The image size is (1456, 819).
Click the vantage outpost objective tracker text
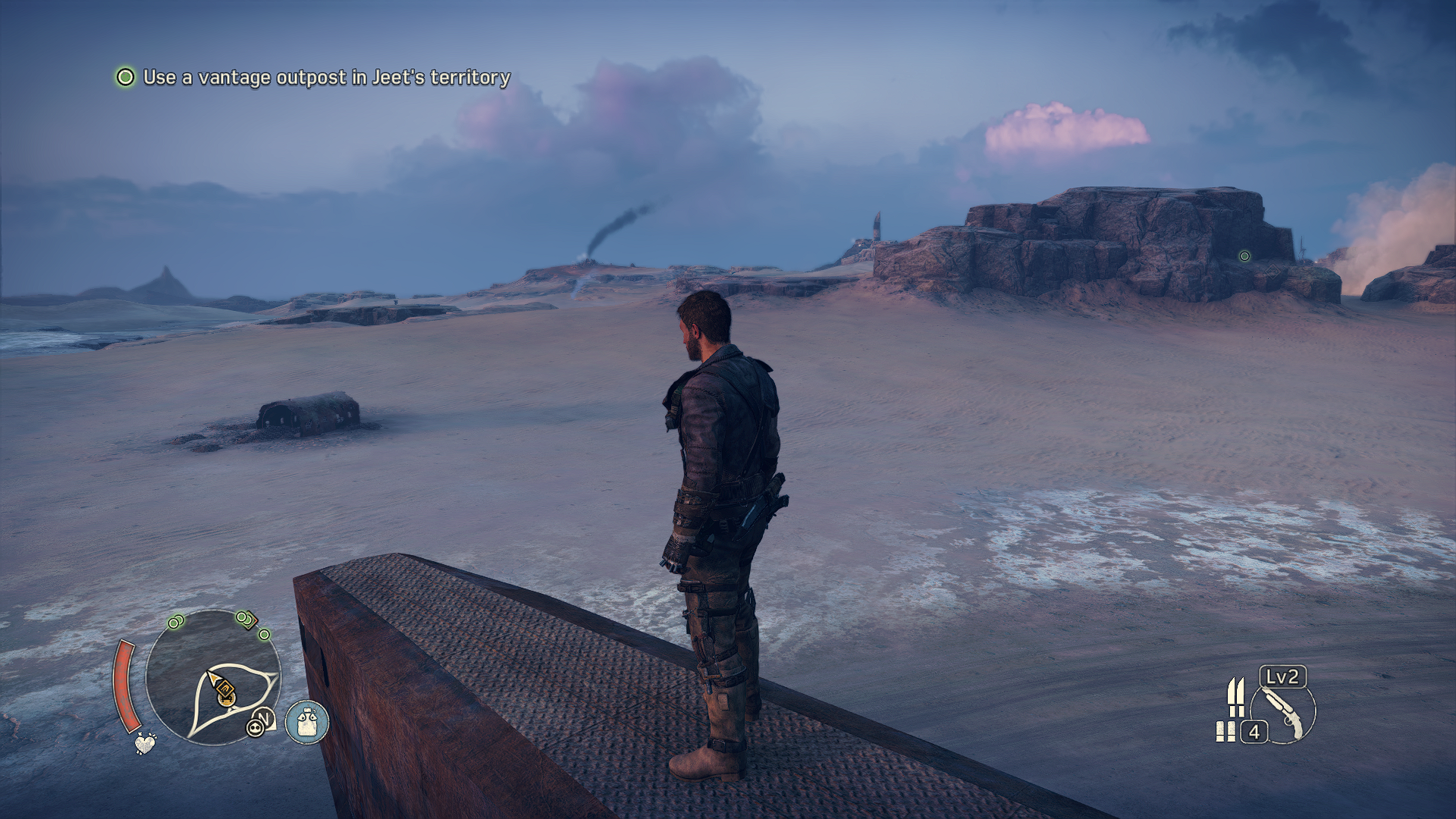click(x=326, y=77)
